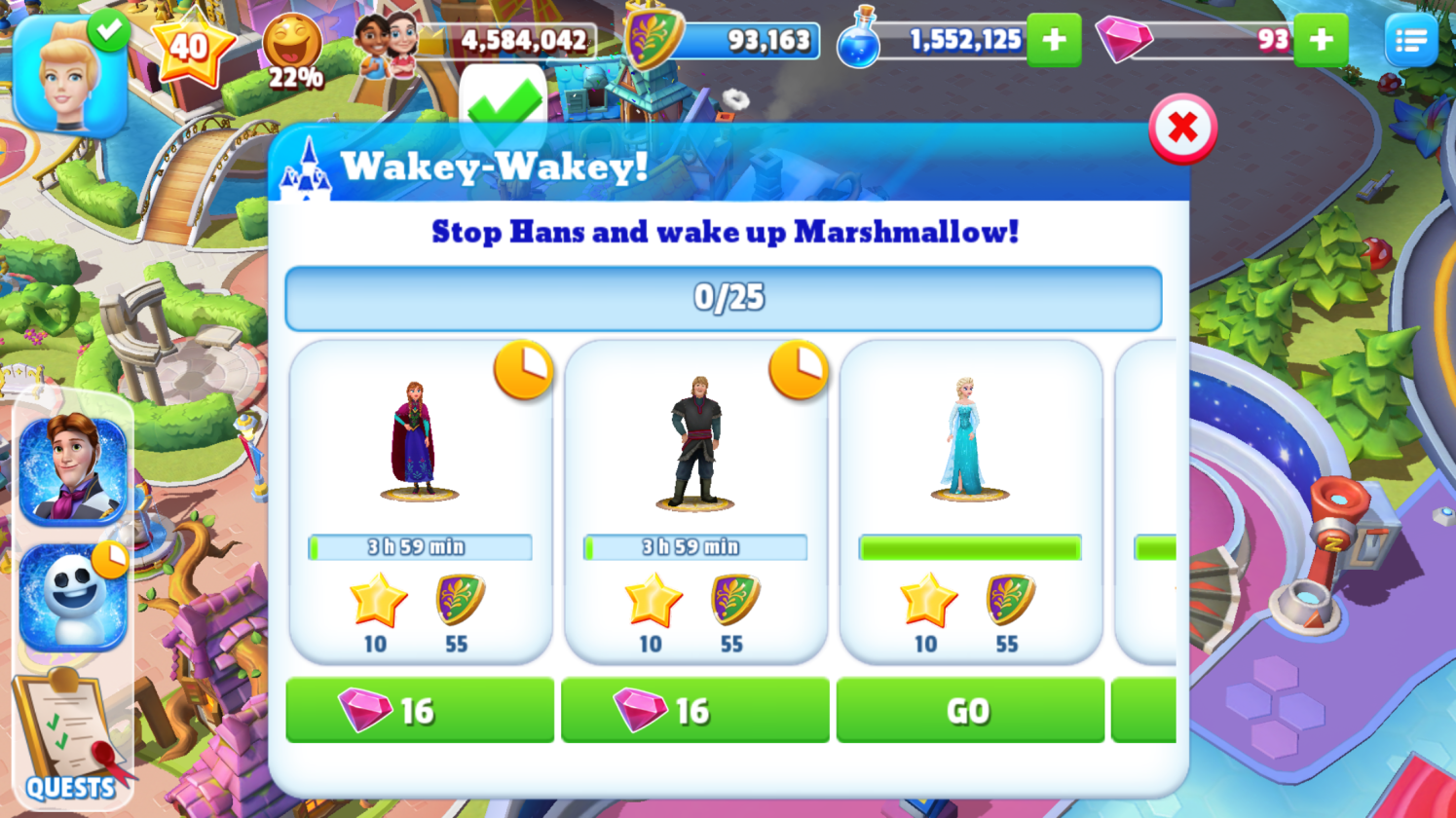Screen dimensions: 1456x818
Task: Buy more pink gems
Action: (x=1321, y=40)
